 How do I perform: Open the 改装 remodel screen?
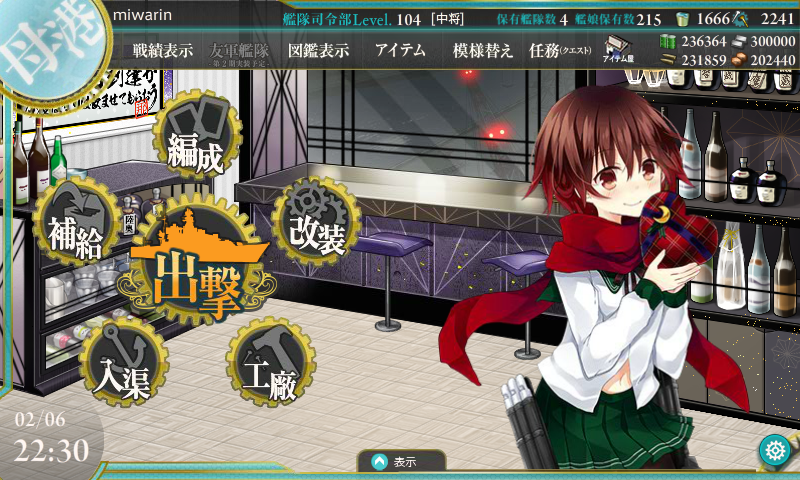point(315,222)
